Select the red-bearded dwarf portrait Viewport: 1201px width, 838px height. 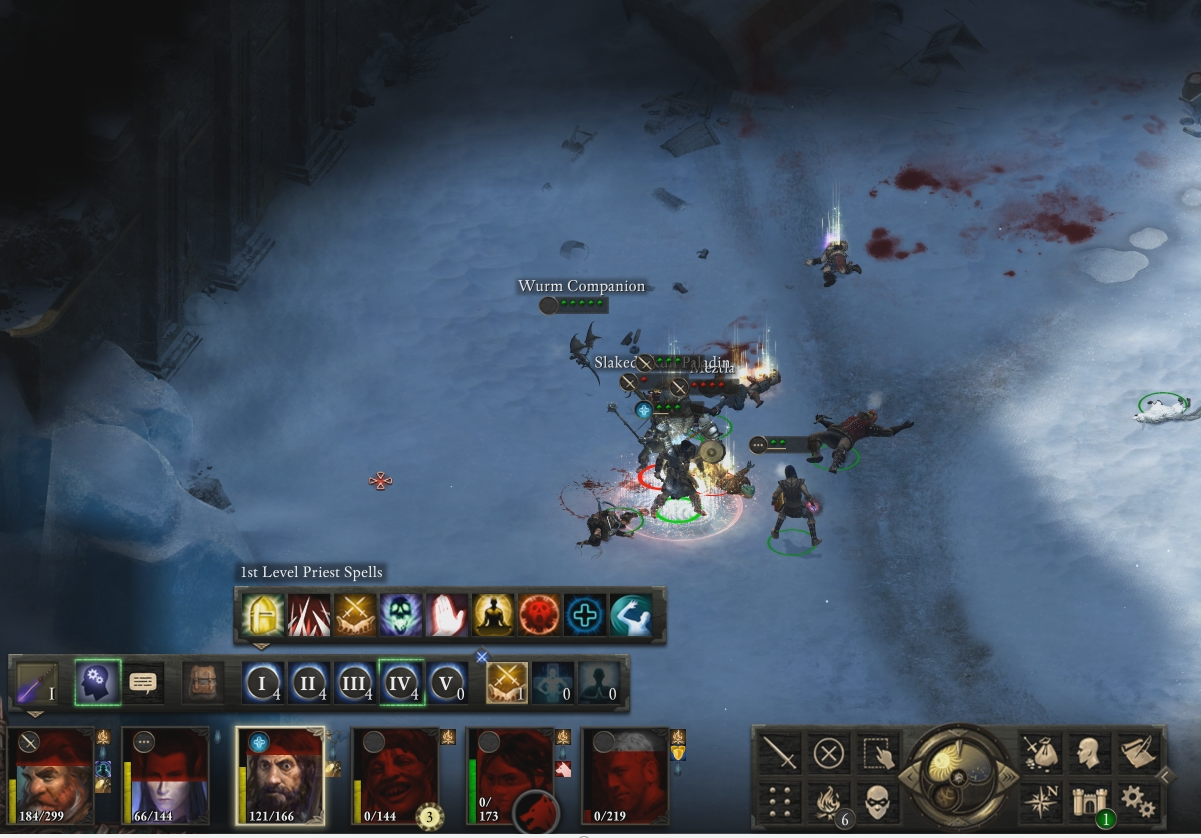point(53,776)
